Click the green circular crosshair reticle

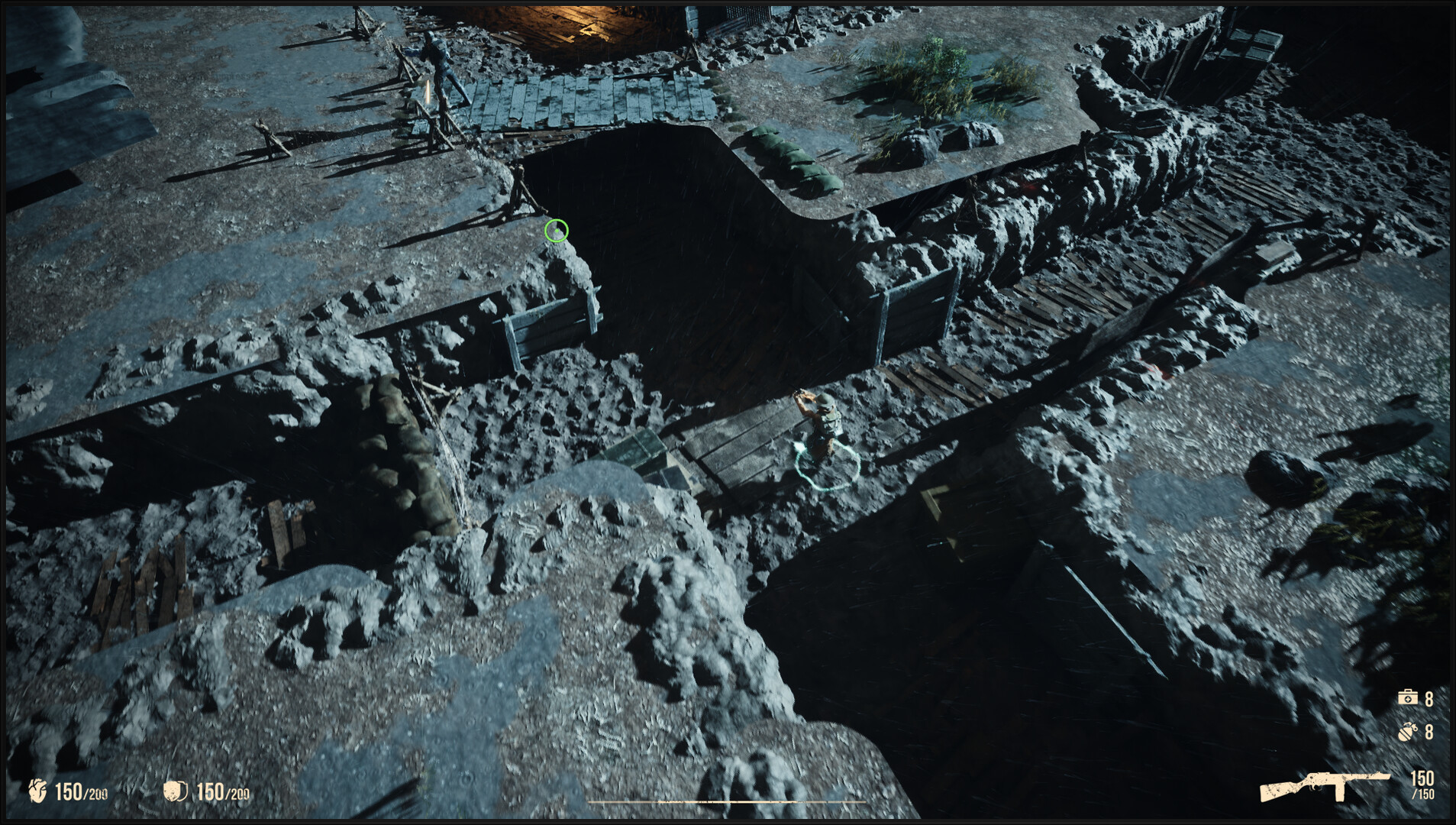tap(558, 230)
